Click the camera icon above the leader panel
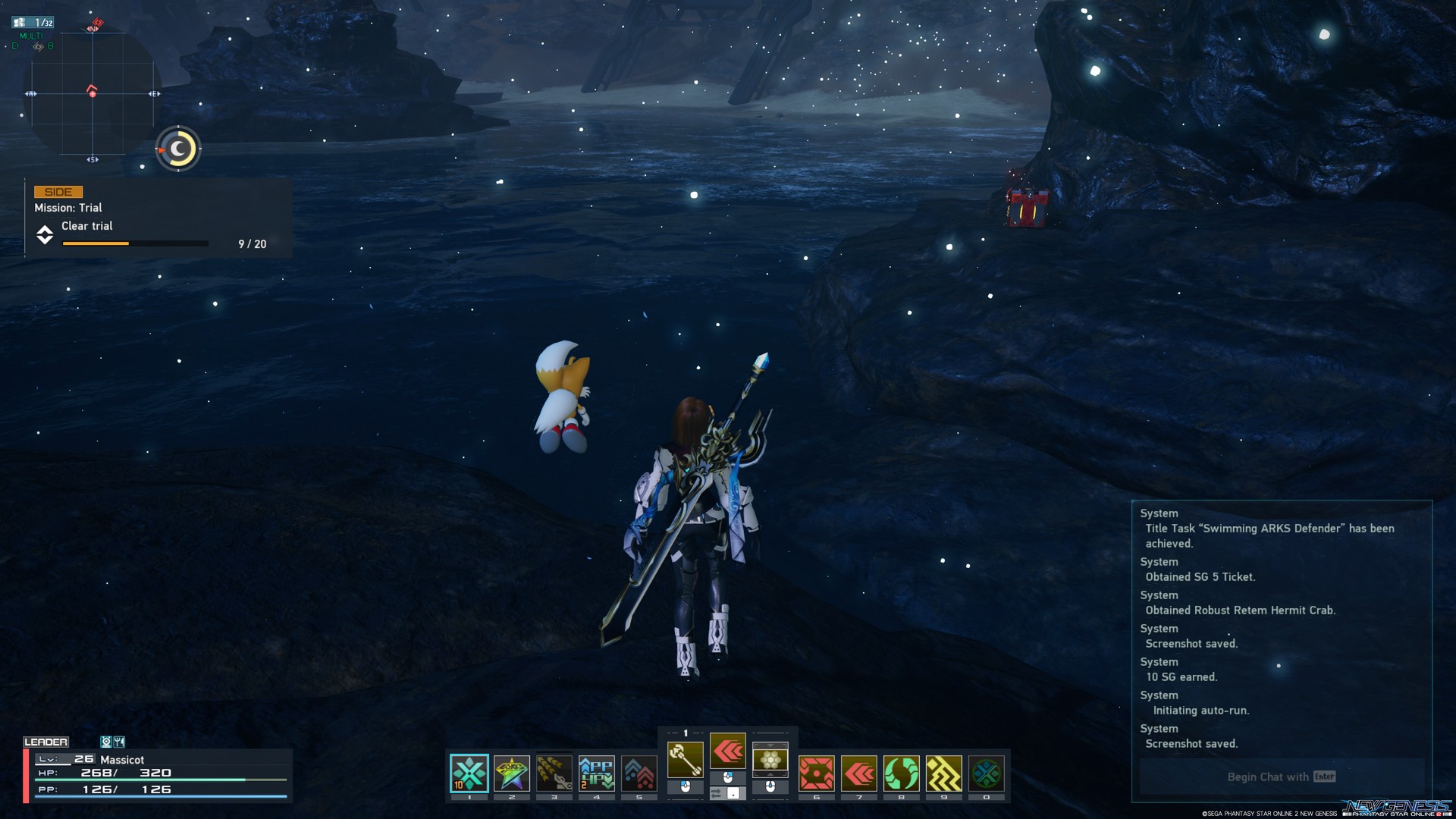 pyautogui.click(x=105, y=742)
